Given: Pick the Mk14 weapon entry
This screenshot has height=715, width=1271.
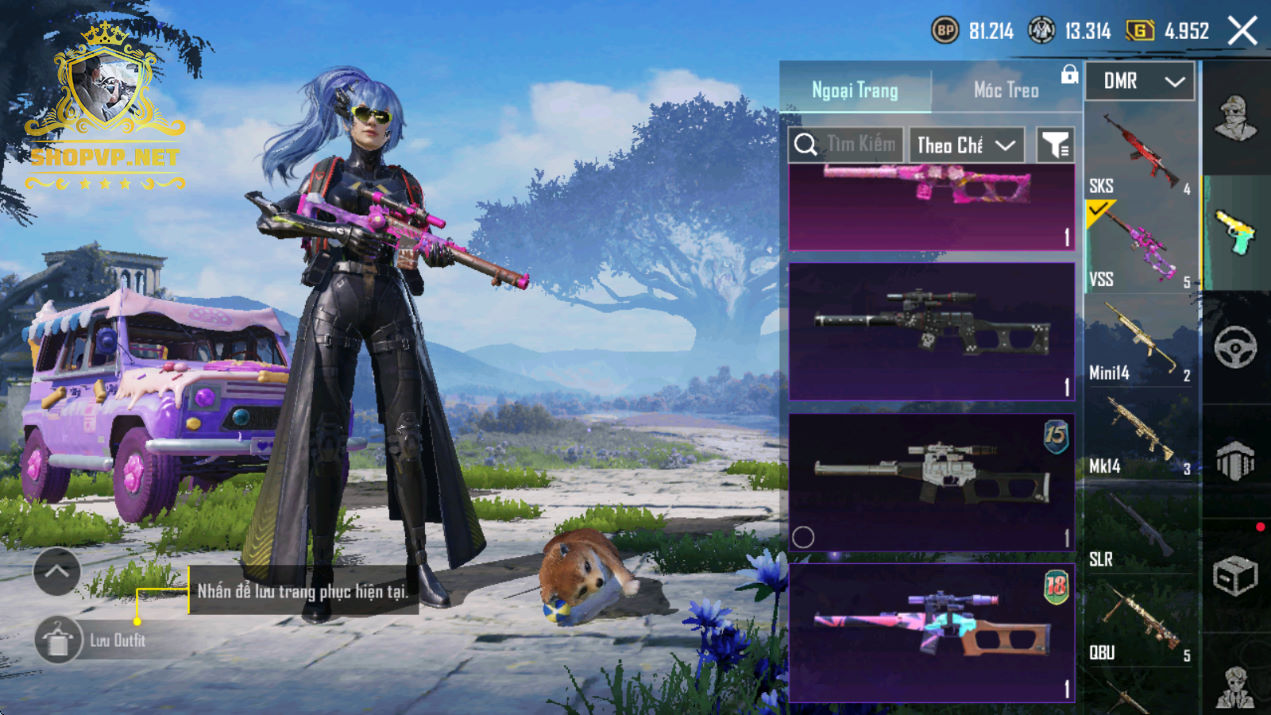Looking at the screenshot, I should (x=1140, y=435).
